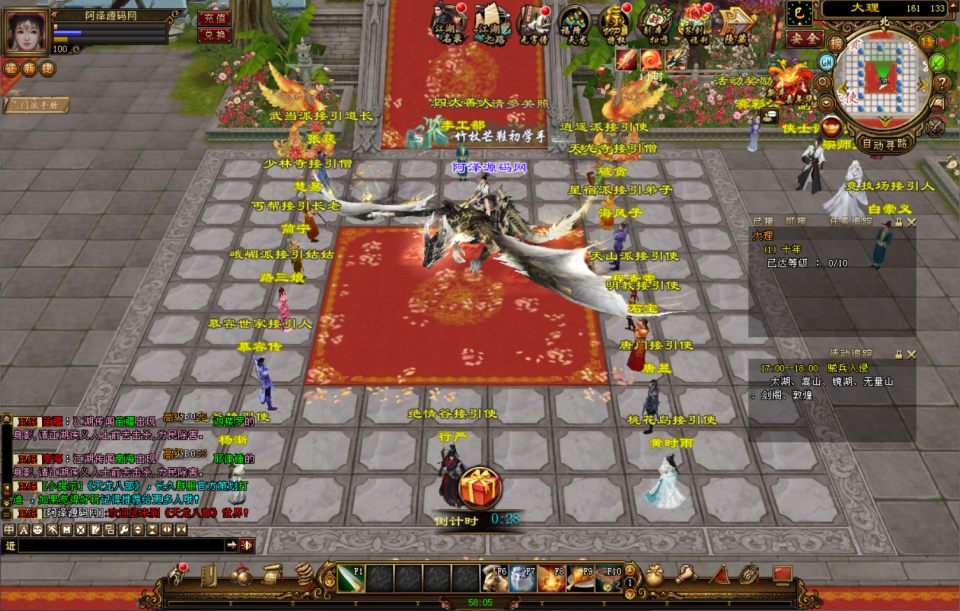This screenshot has height=611, width=960.
Task: Open the 江湖名录 top menu icon
Action: [x=450, y=20]
